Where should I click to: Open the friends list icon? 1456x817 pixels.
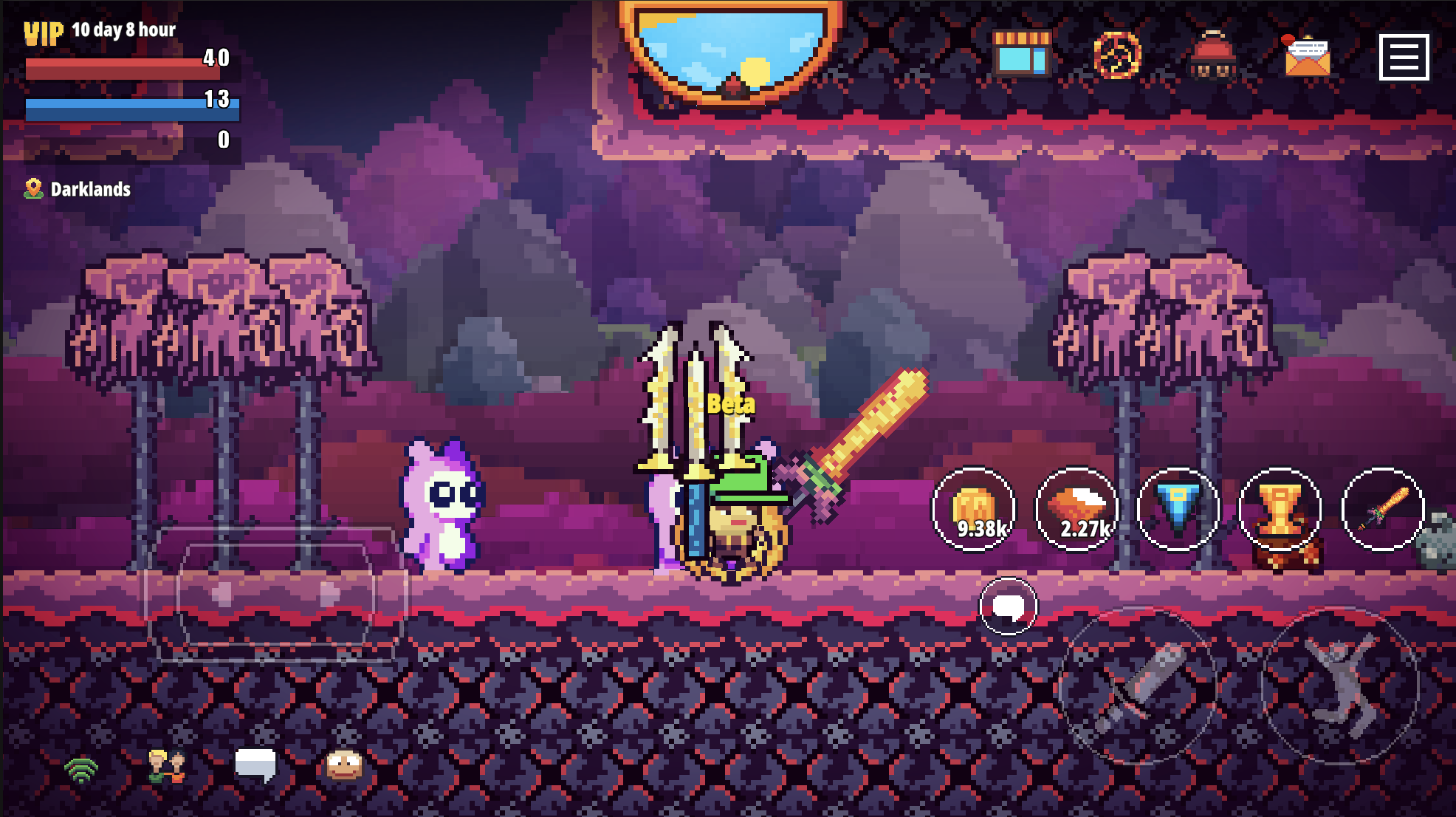click(x=166, y=768)
